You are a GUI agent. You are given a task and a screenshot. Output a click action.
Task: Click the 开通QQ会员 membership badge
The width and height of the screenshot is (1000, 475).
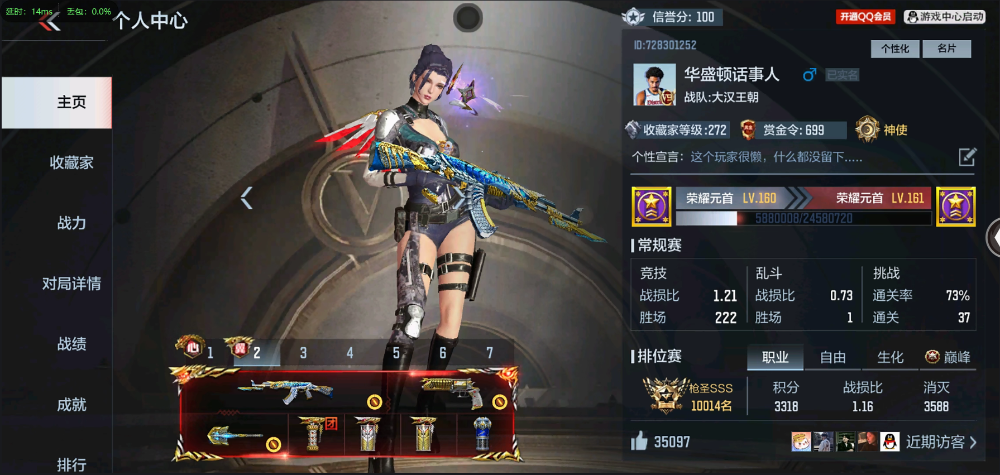[866, 17]
